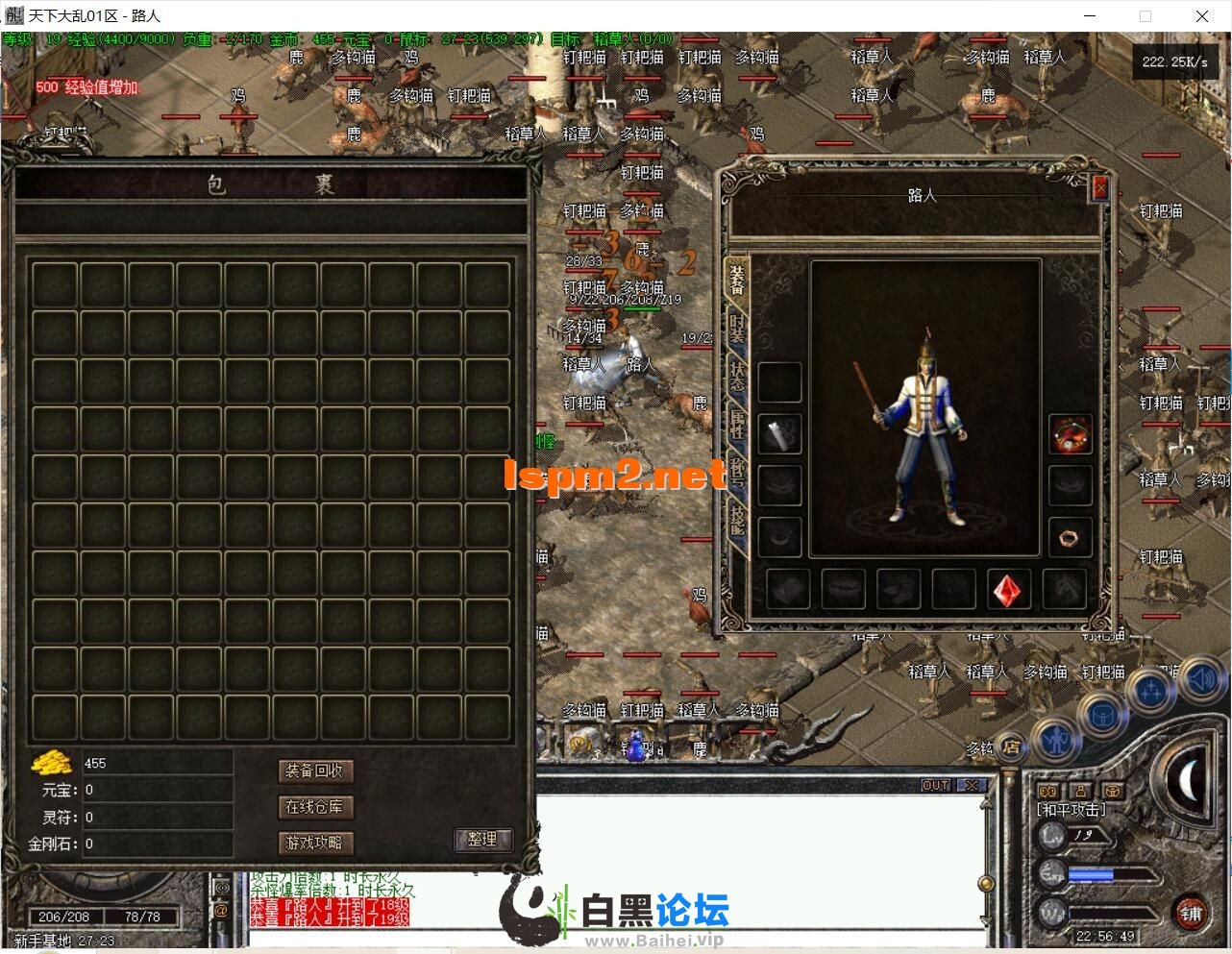Open the 游戏攻略 game guide
The width and height of the screenshot is (1232, 954).
pyautogui.click(x=314, y=843)
